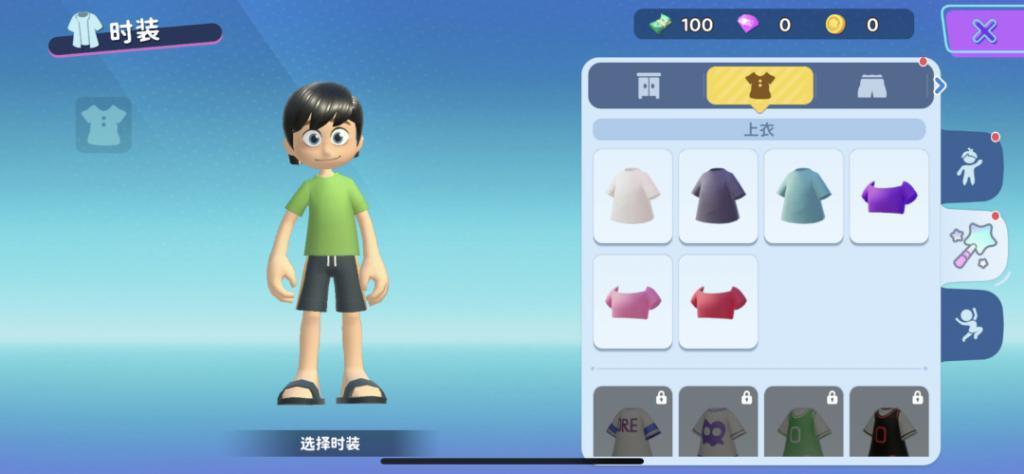Choose the dark purple T-shirt
This screenshot has width=1024, height=474.
click(718, 196)
